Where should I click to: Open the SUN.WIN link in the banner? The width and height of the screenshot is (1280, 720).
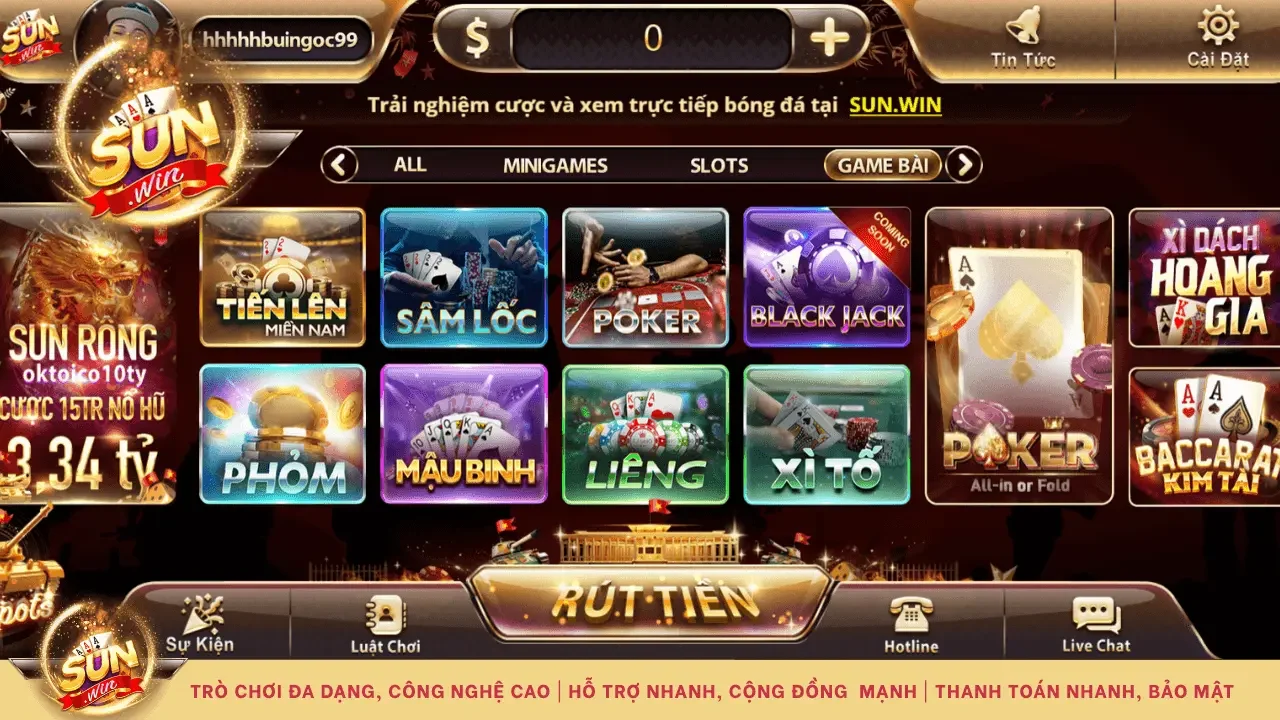tap(895, 103)
